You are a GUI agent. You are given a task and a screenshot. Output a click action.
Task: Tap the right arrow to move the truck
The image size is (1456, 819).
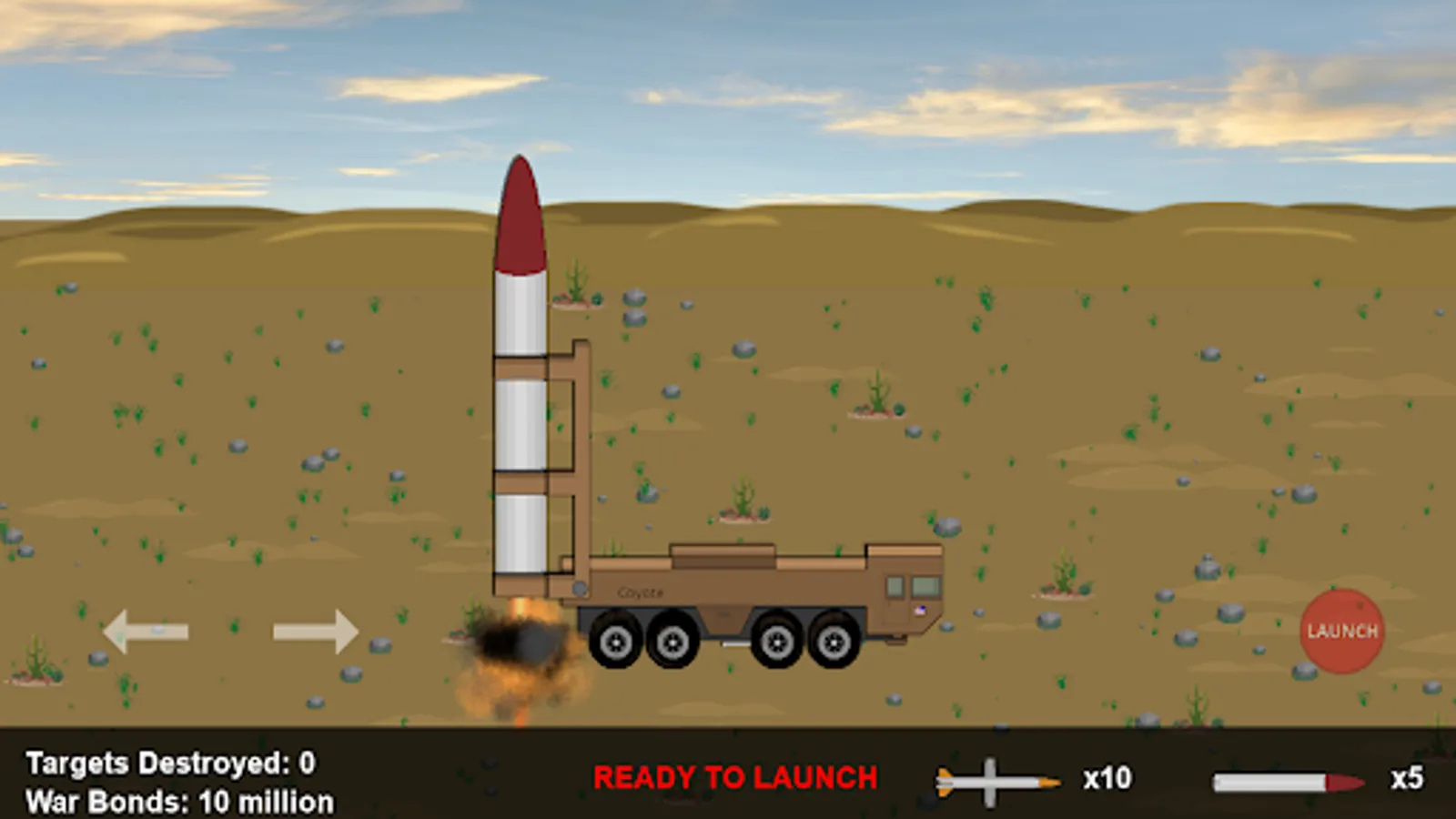coord(314,631)
